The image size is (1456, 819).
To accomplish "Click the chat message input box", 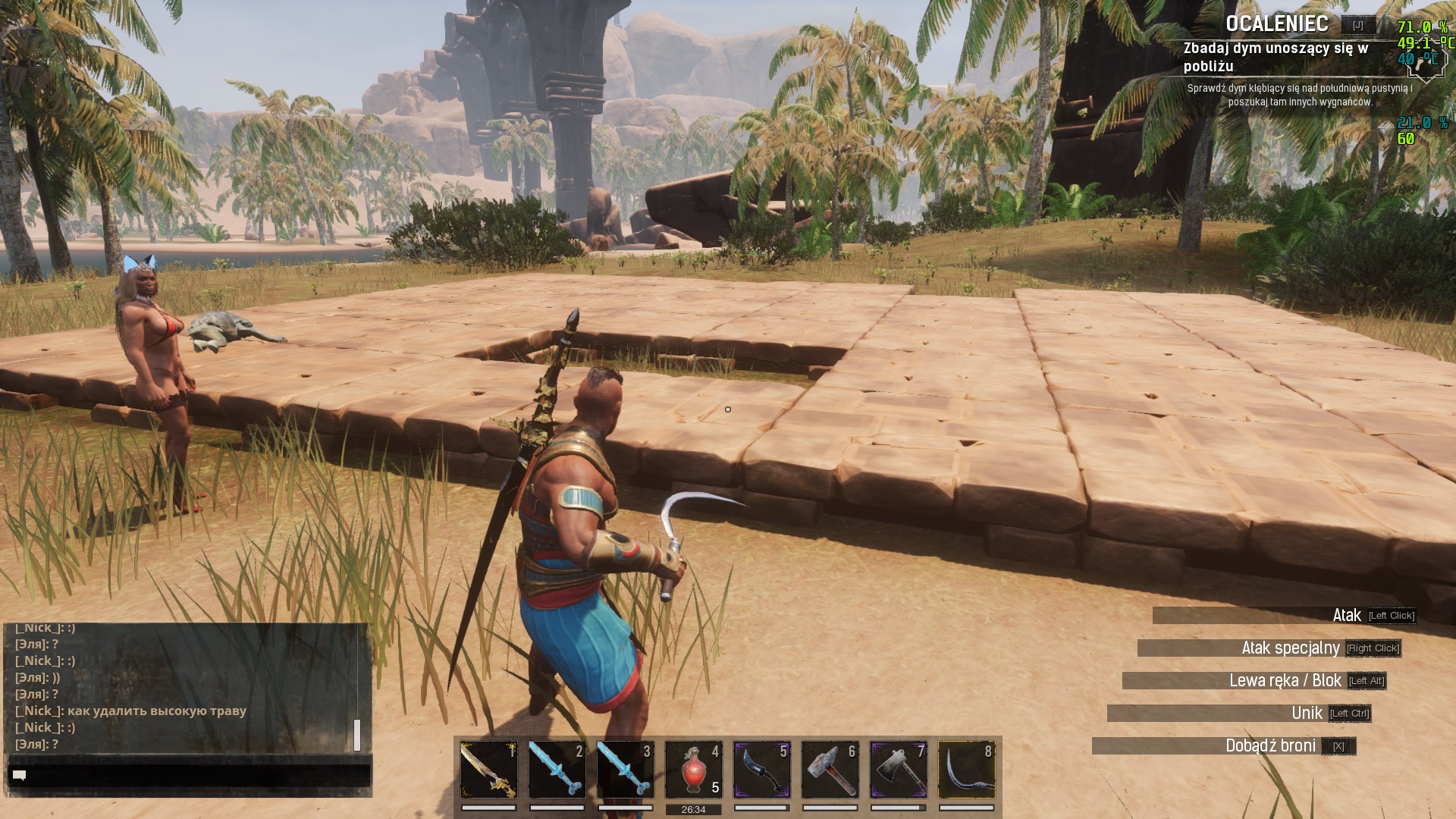I will [190, 775].
